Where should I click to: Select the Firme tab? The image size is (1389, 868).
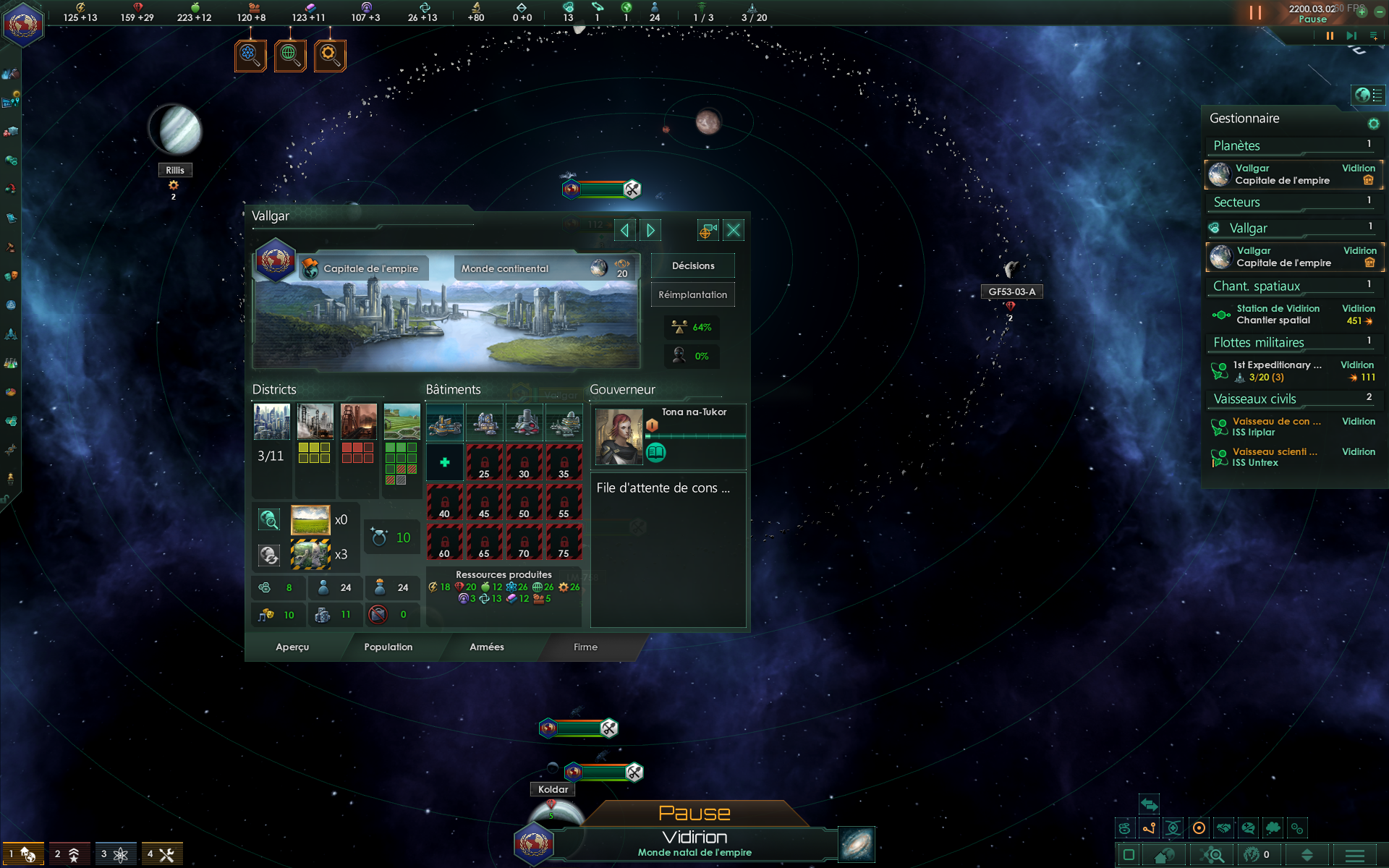coord(585,647)
